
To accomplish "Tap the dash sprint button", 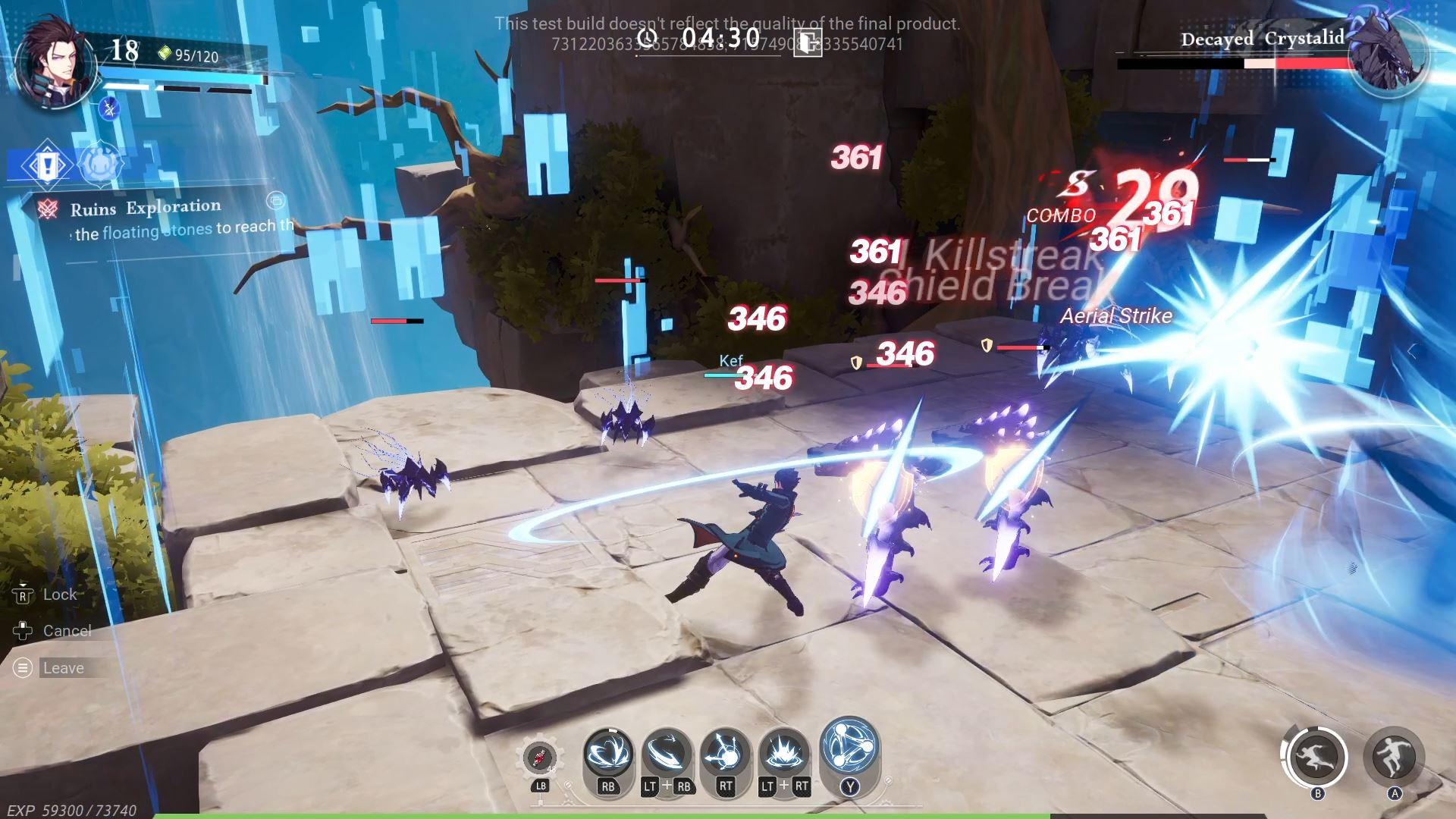I will 1317,757.
